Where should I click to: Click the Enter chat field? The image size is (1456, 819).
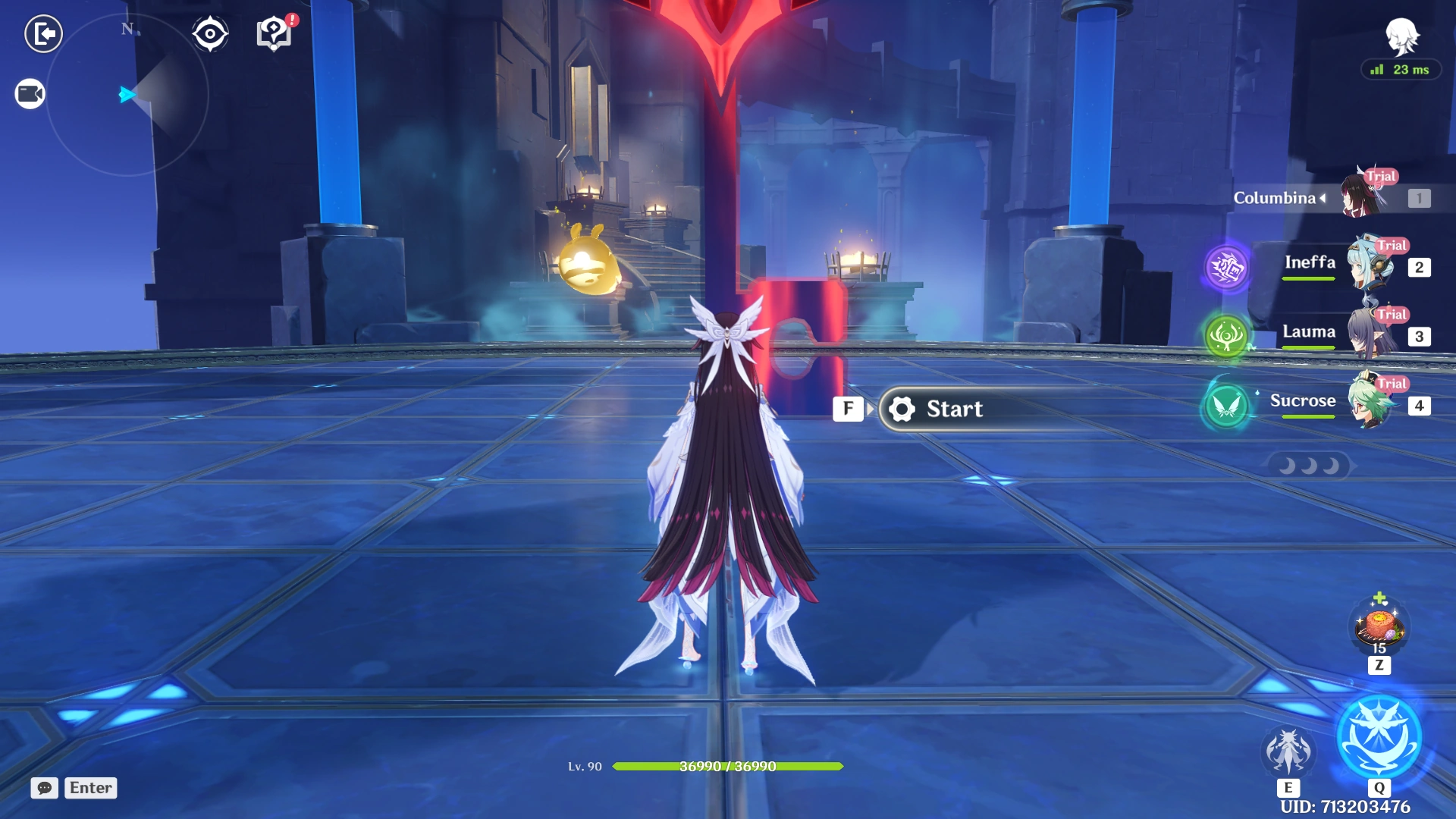90,788
